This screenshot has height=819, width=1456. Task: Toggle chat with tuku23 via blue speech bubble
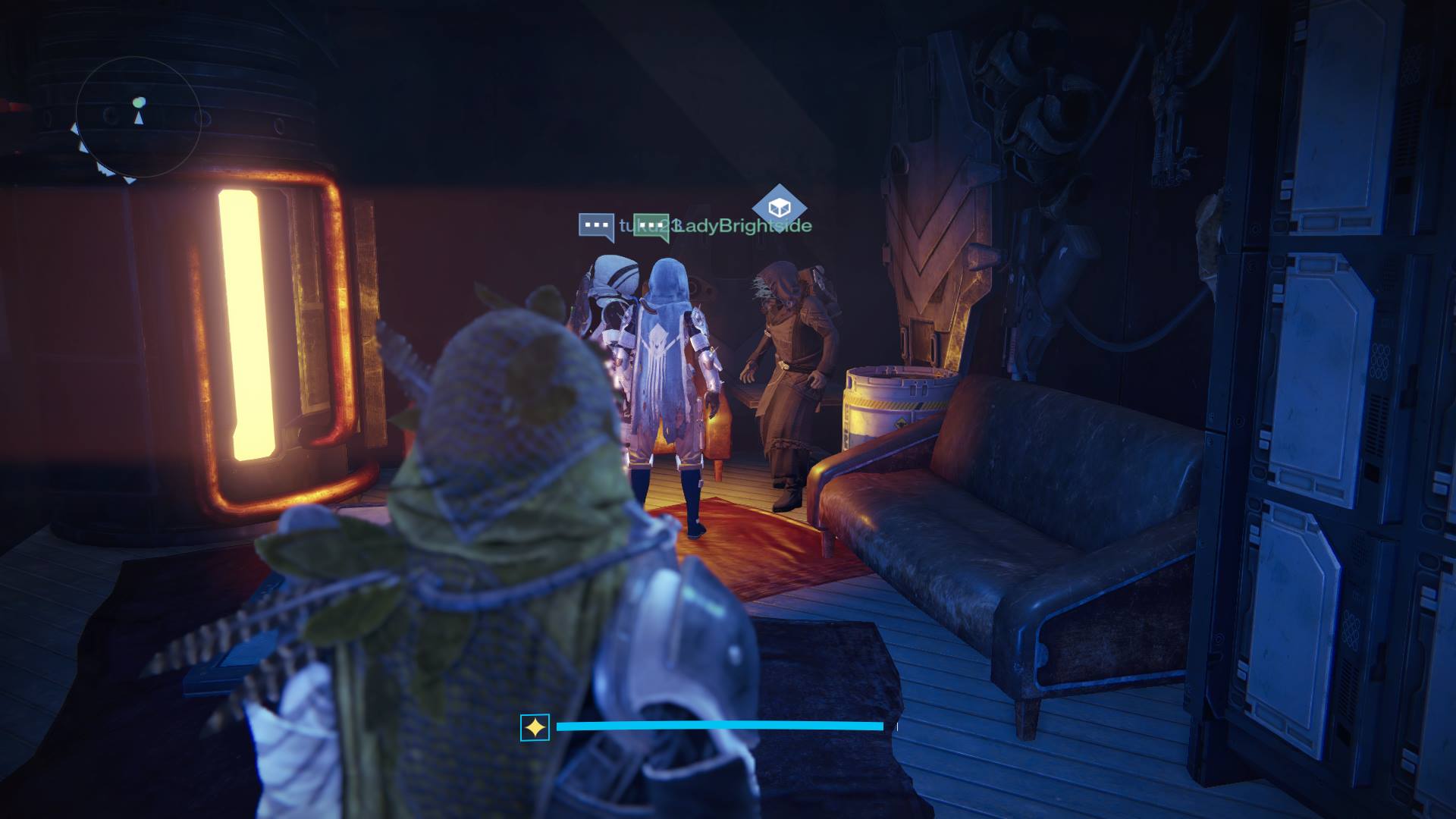tap(598, 224)
